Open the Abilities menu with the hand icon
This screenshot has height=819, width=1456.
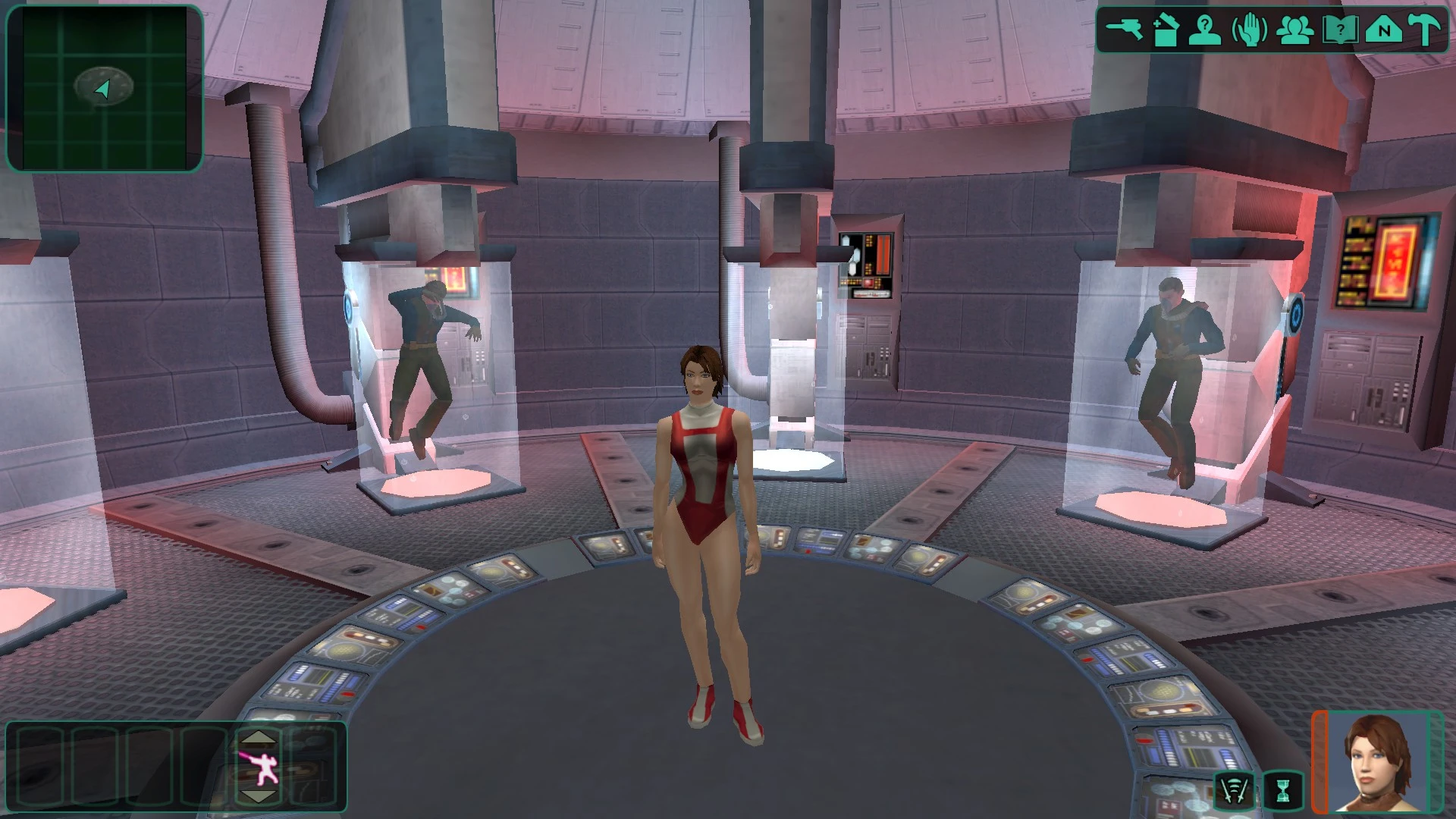pos(1250,30)
